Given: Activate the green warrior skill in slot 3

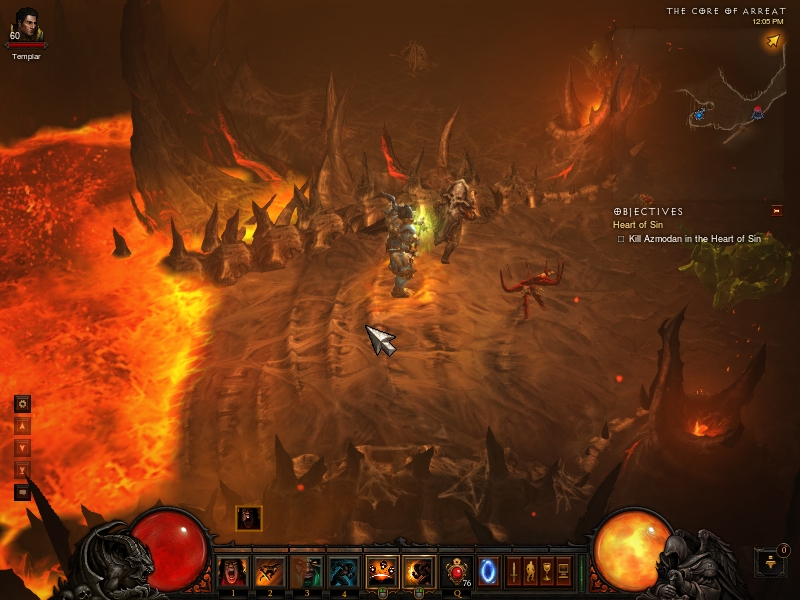Looking at the screenshot, I should pos(306,572).
